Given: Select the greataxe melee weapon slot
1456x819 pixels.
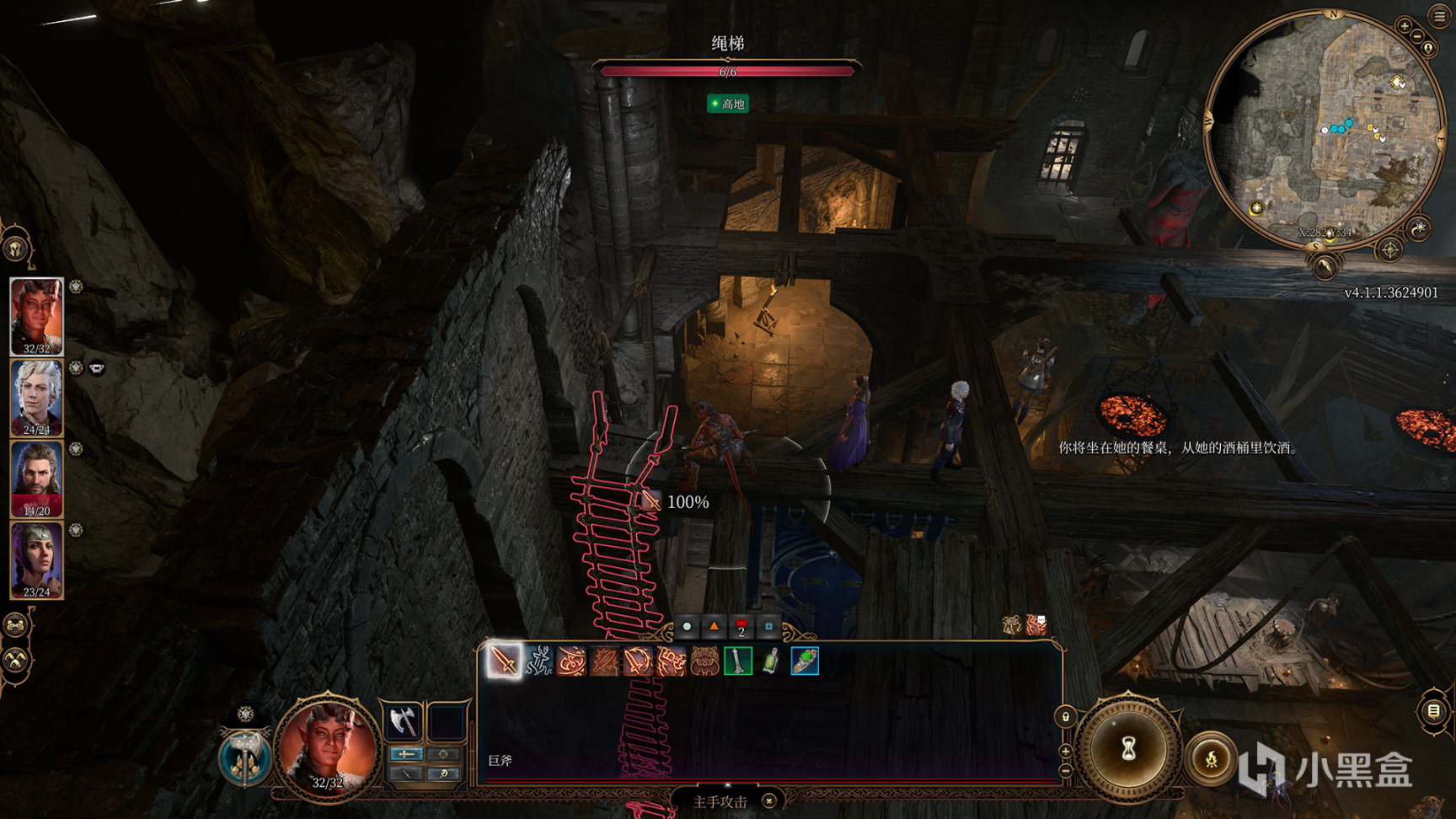Looking at the screenshot, I should (404, 722).
